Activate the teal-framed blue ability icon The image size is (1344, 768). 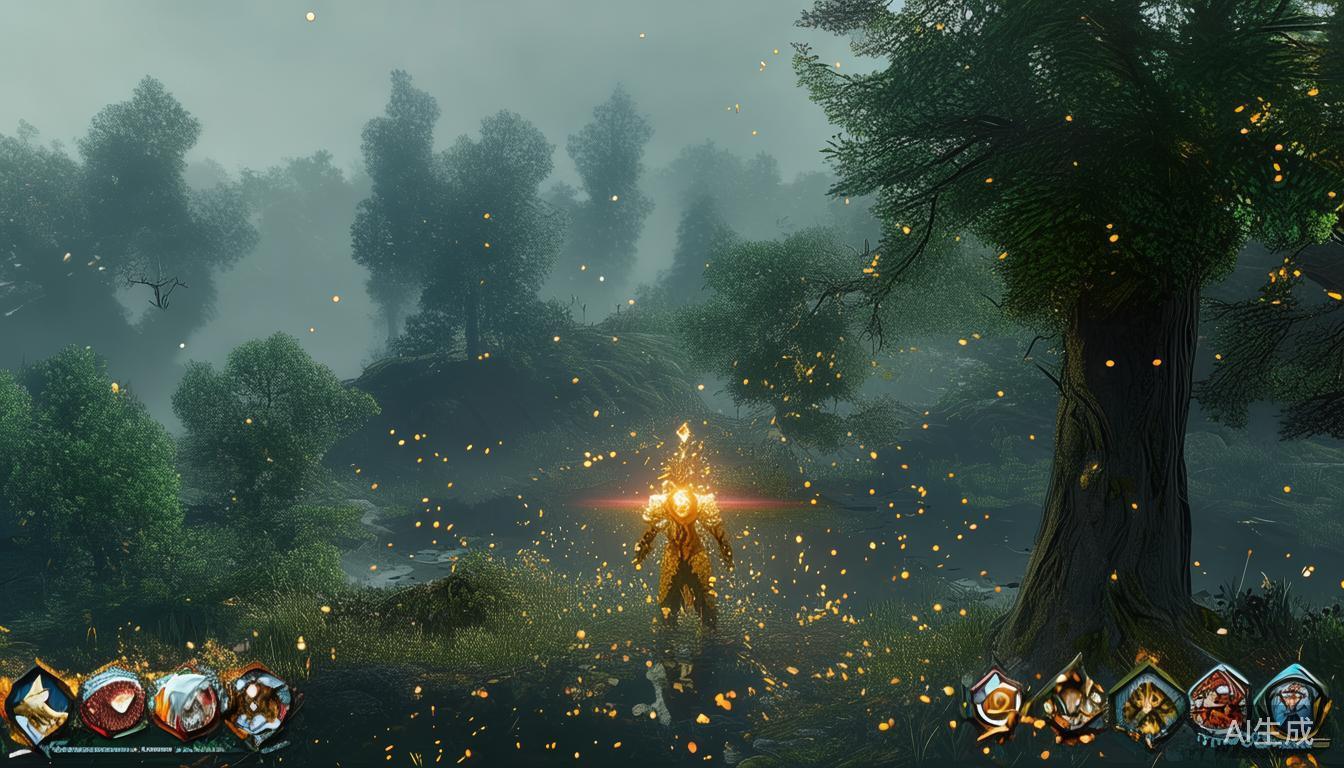click(1292, 700)
